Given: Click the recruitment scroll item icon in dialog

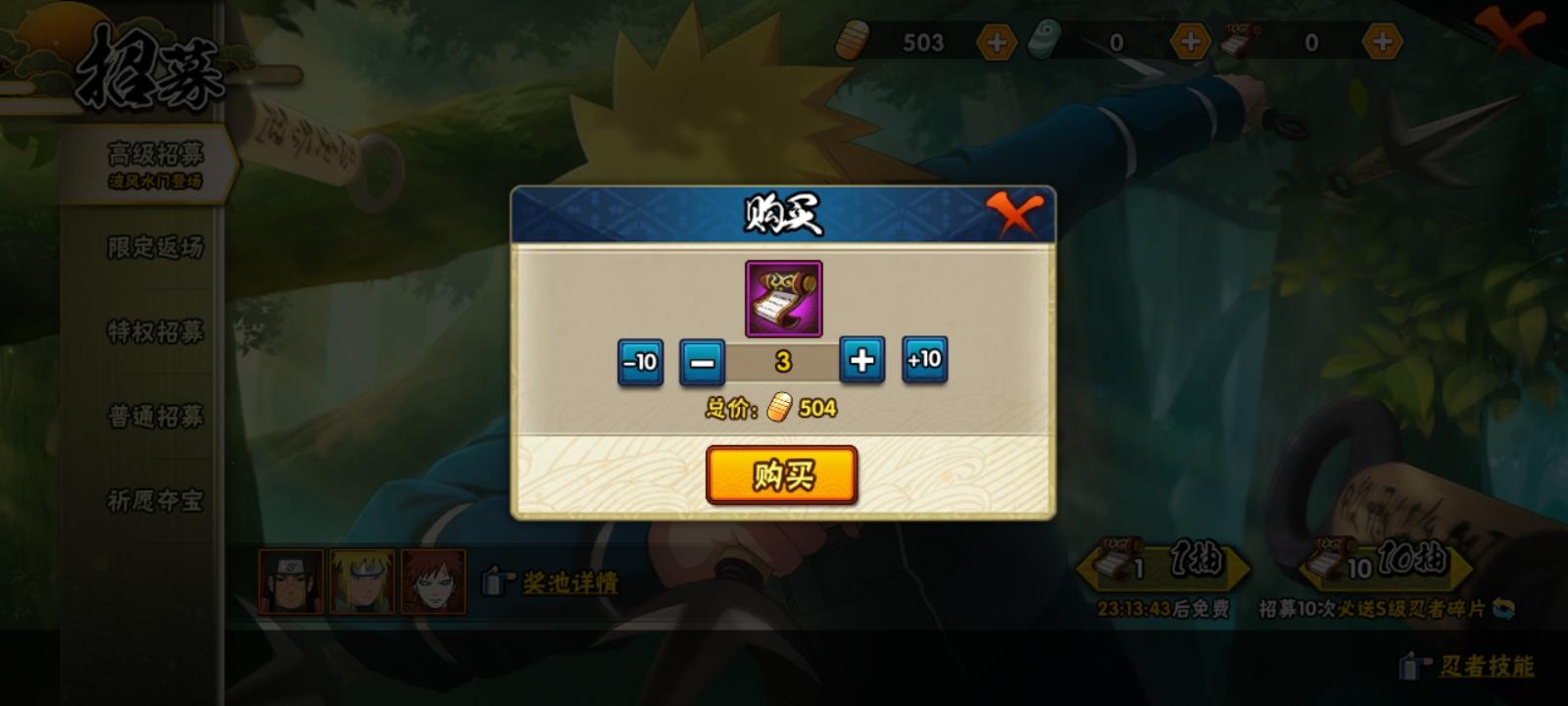Looking at the screenshot, I should pyautogui.click(x=784, y=299).
